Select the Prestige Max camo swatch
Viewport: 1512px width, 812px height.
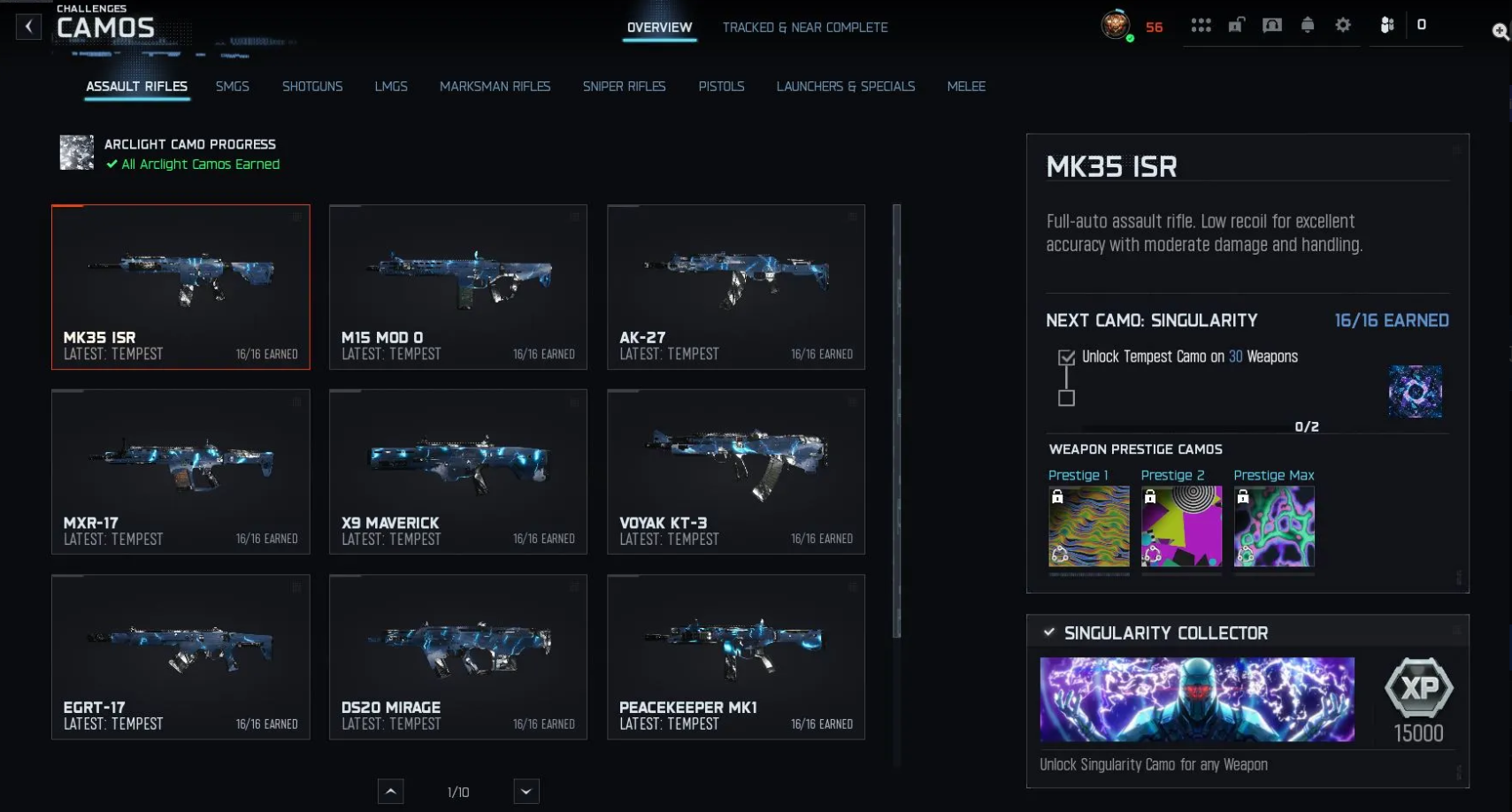pyautogui.click(x=1274, y=525)
